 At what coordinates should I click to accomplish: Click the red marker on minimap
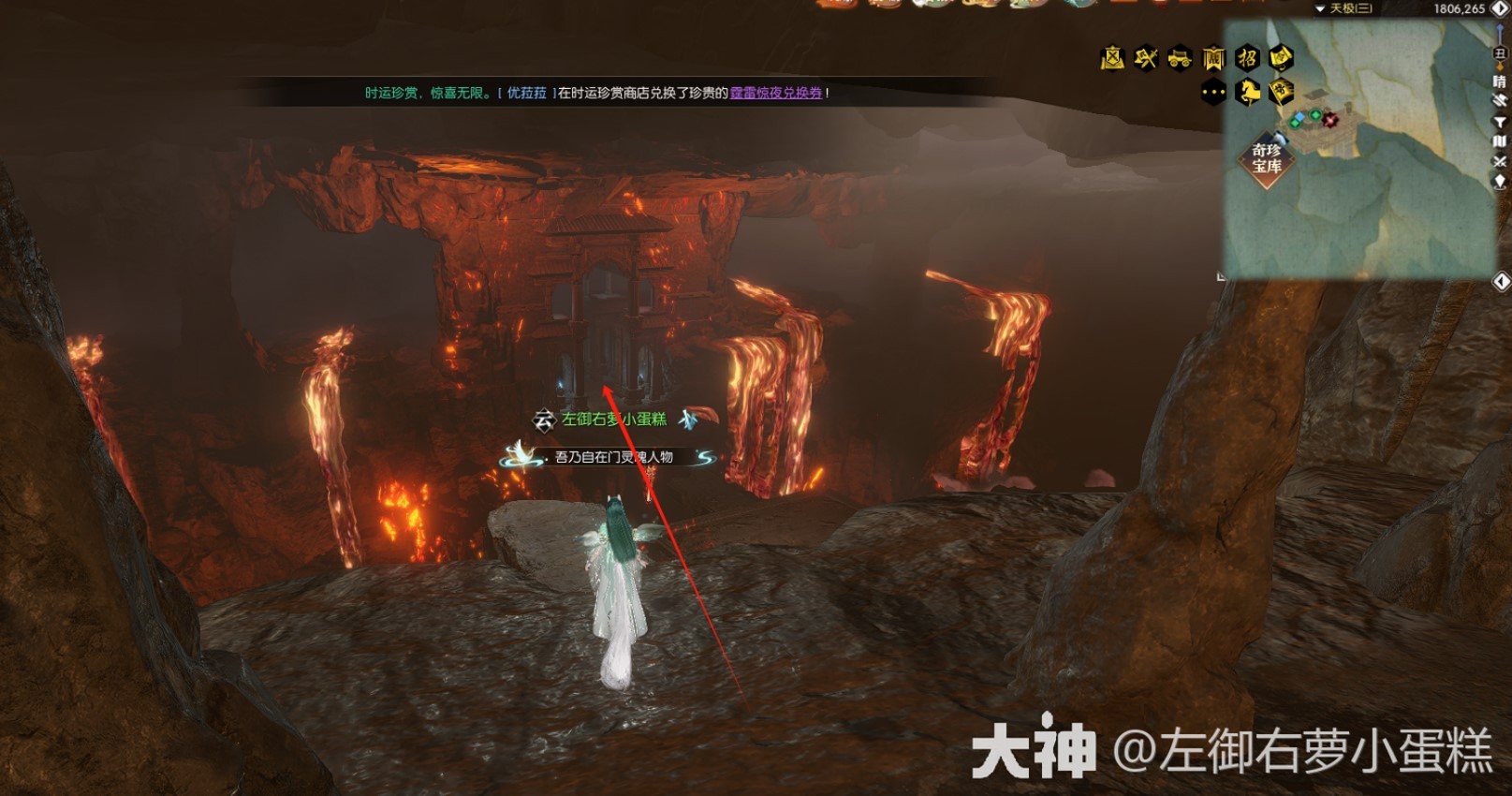(x=1330, y=120)
